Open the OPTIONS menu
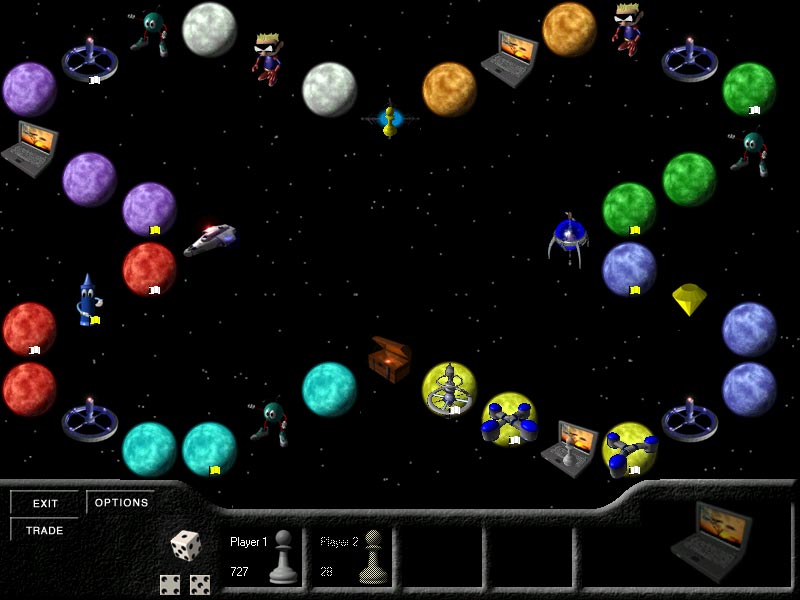The width and height of the screenshot is (800, 600). (x=121, y=503)
